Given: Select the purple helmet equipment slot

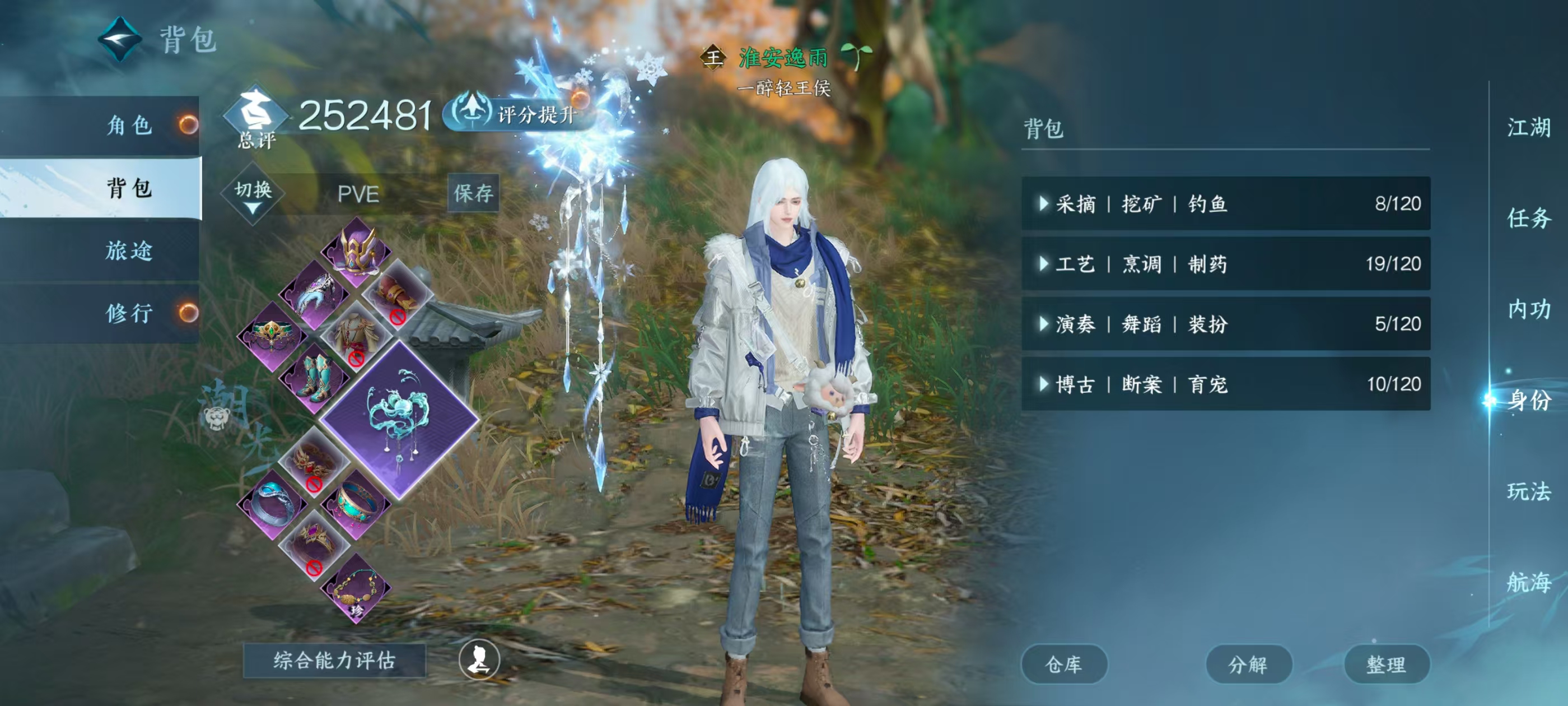Looking at the screenshot, I should click(x=357, y=250).
